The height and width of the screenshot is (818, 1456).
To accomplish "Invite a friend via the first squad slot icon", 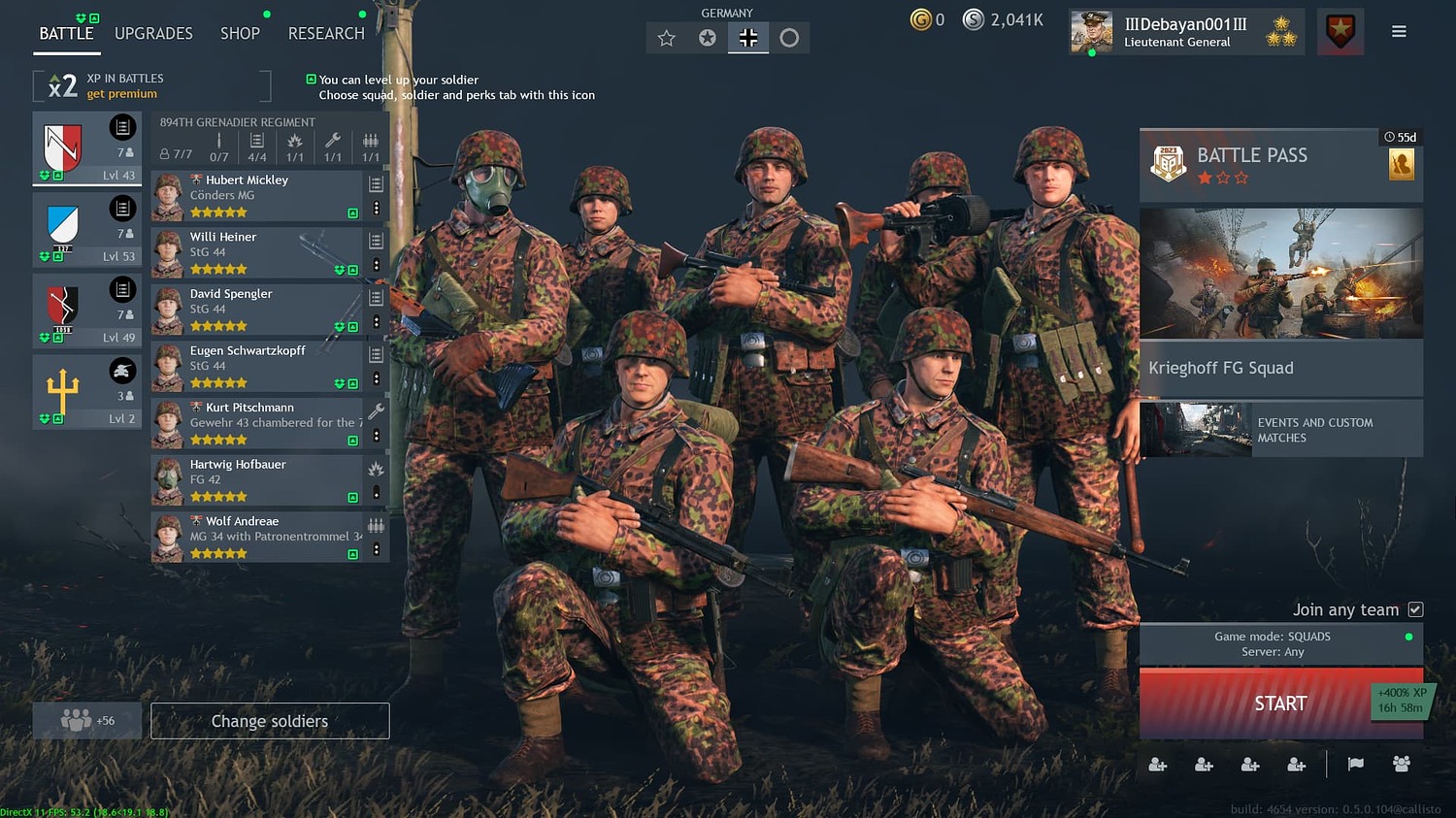I will pyautogui.click(x=1157, y=765).
